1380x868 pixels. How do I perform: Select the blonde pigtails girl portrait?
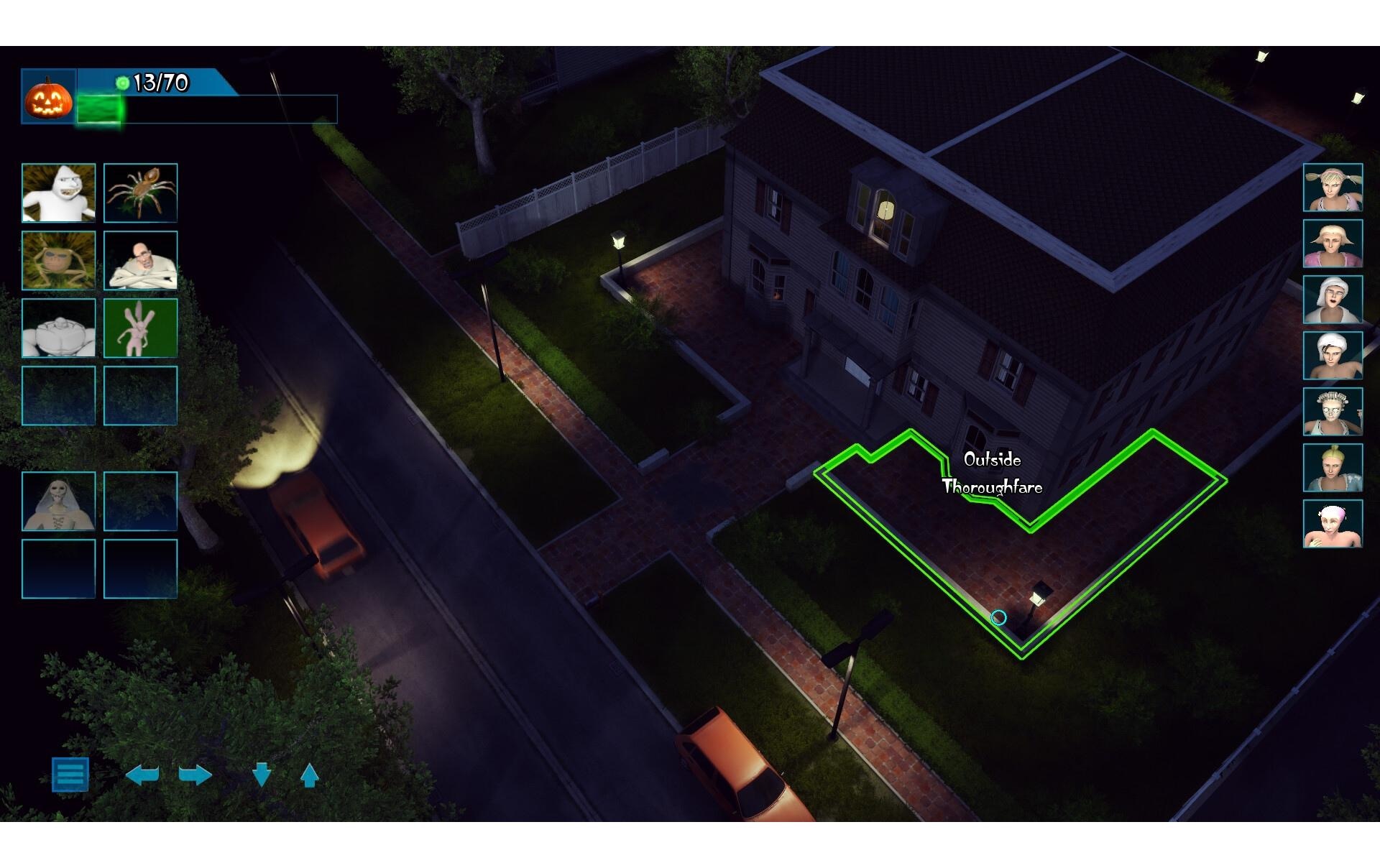[1333, 188]
